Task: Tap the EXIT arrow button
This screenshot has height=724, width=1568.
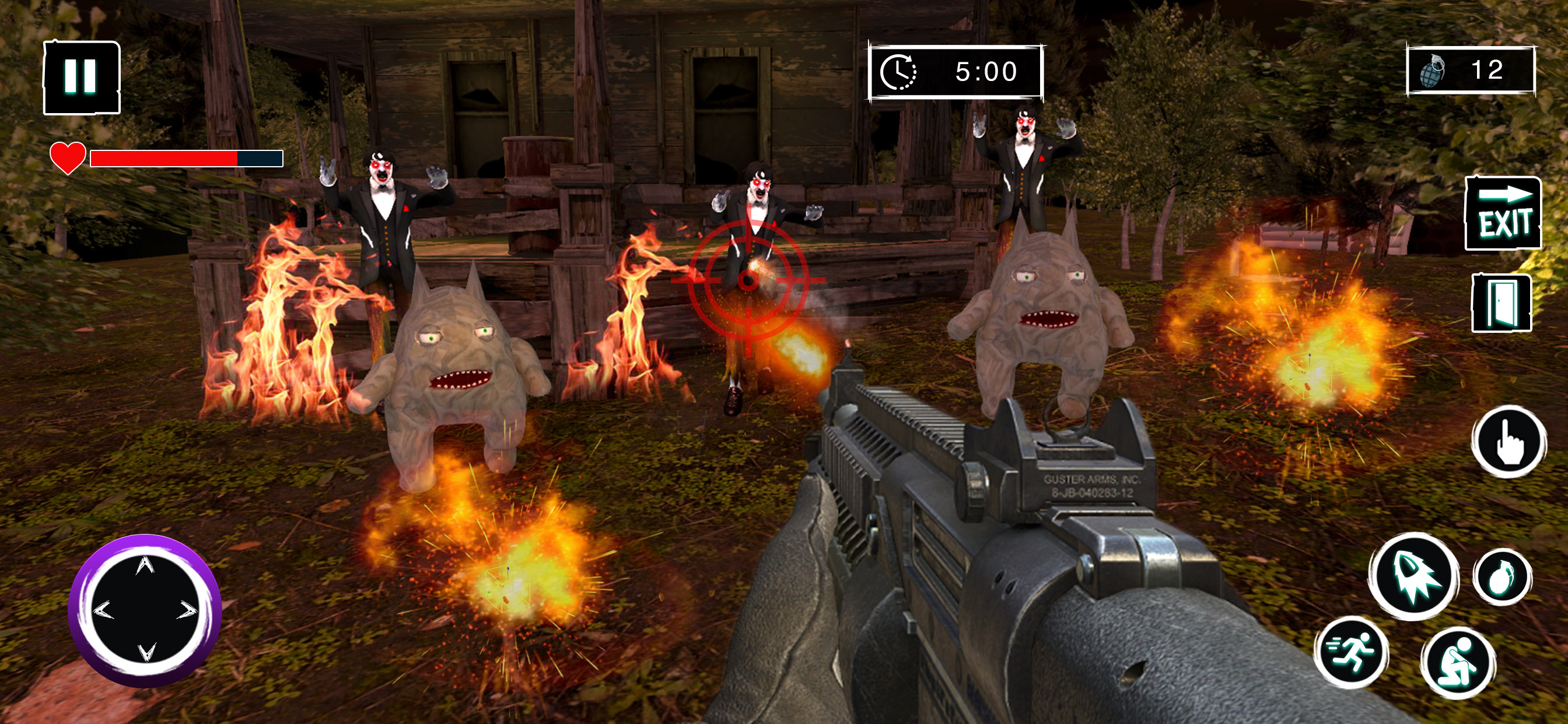Action: click(x=1502, y=213)
